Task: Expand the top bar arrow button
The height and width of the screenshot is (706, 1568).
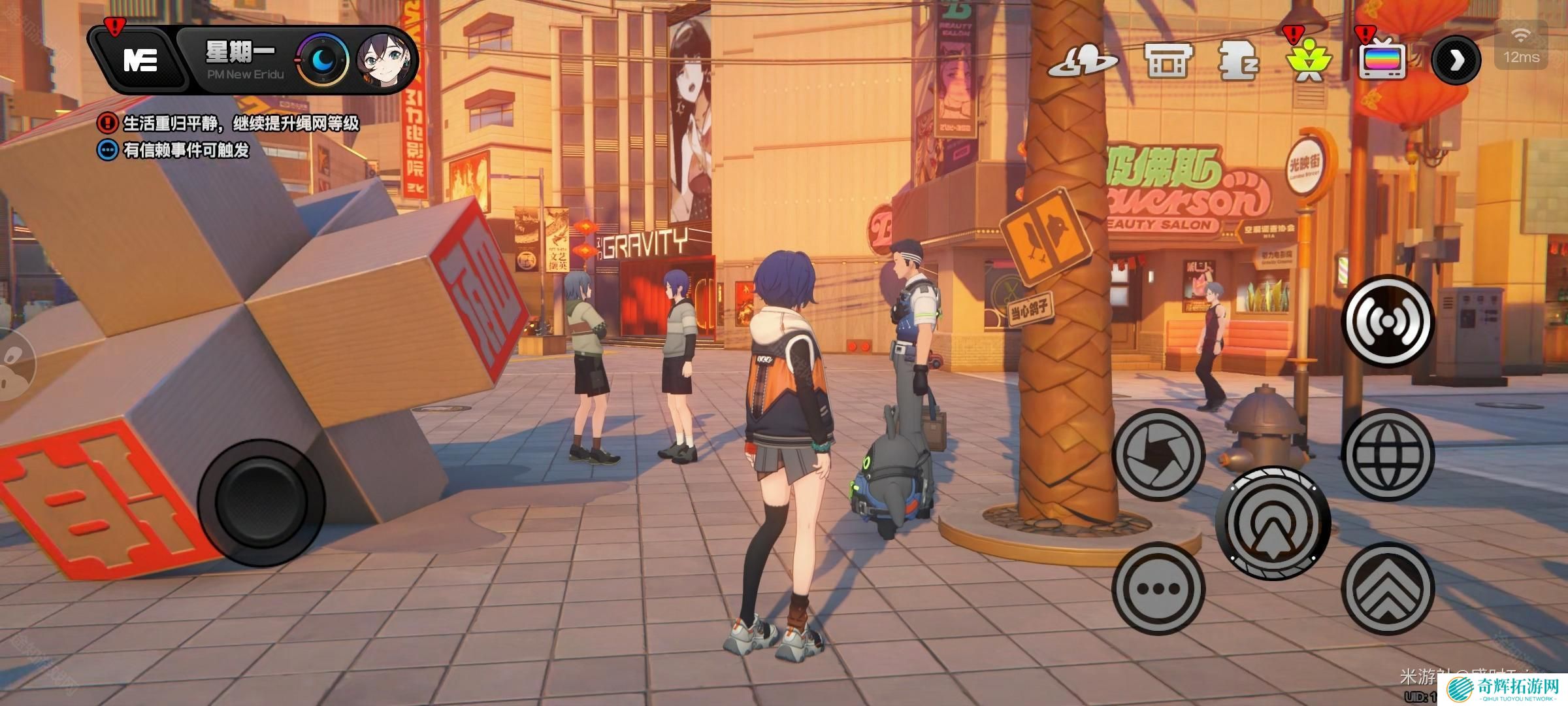Action: (x=1456, y=61)
